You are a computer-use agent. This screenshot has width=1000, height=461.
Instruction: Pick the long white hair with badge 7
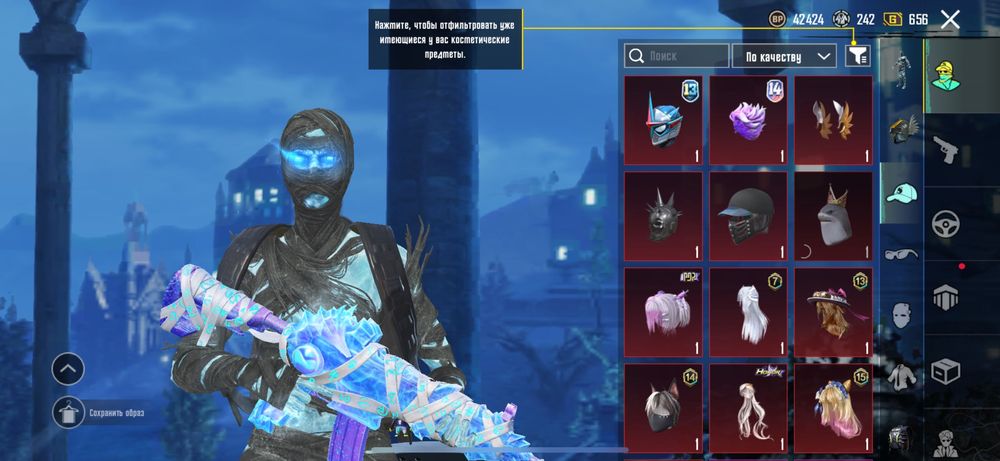tap(748, 311)
